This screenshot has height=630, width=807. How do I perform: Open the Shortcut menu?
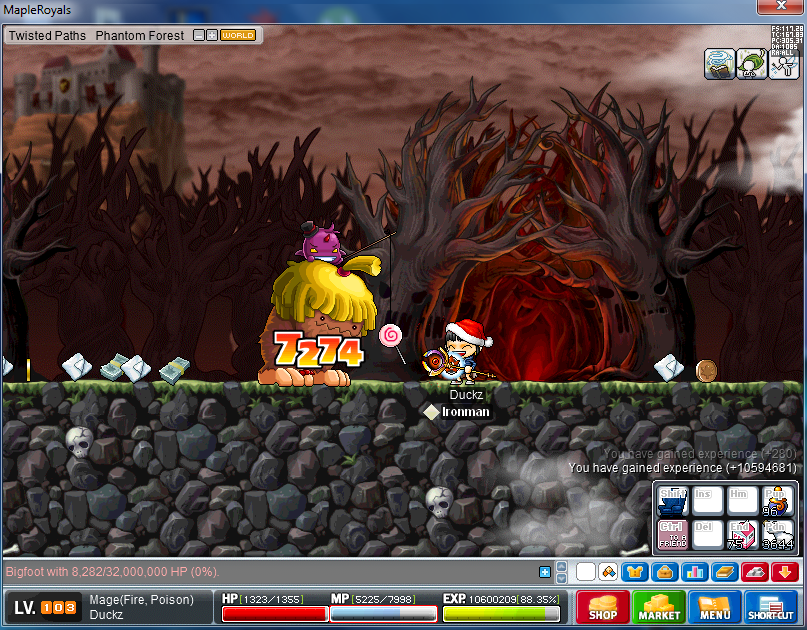point(770,606)
